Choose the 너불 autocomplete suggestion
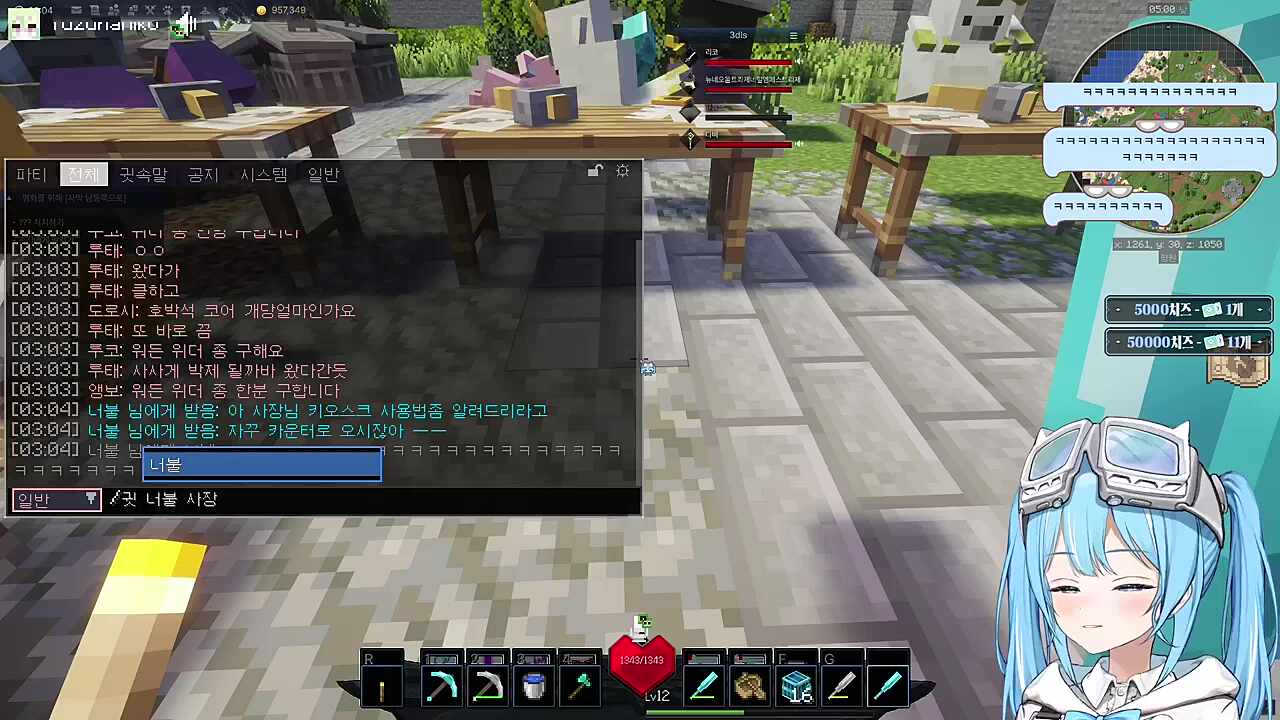Image resolution: width=1280 pixels, height=720 pixels. (x=262, y=465)
